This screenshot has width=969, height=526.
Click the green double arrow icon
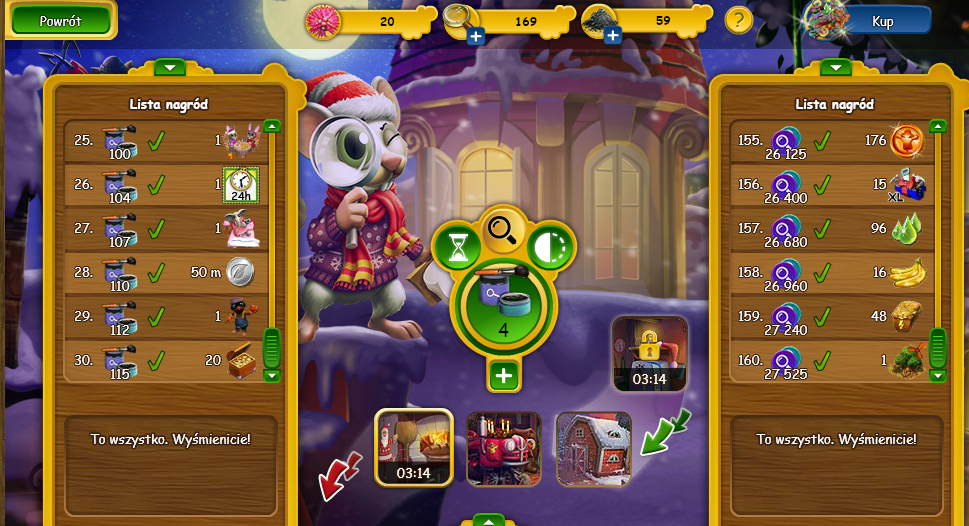click(x=662, y=431)
